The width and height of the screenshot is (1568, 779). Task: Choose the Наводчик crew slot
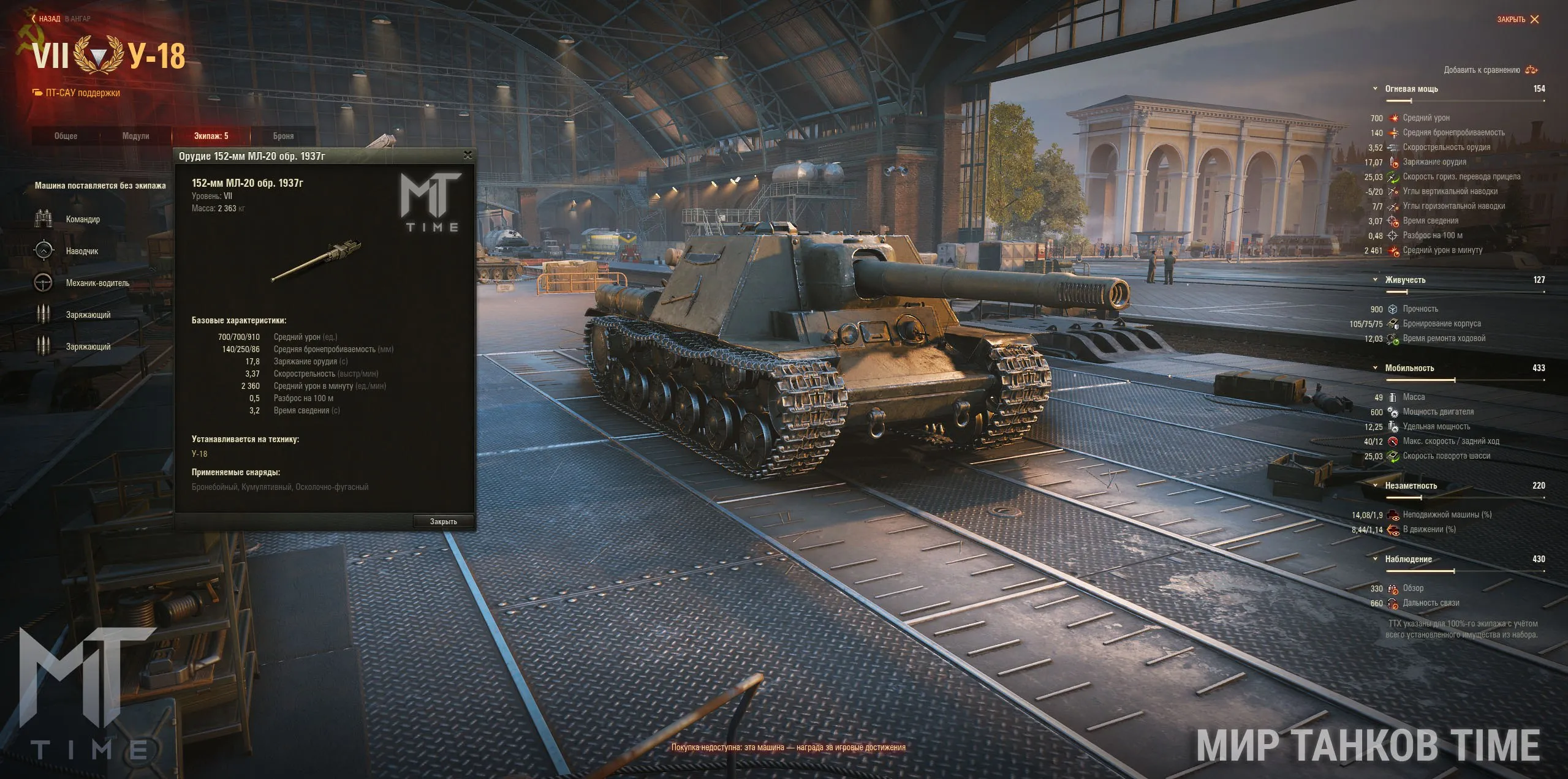tap(81, 251)
